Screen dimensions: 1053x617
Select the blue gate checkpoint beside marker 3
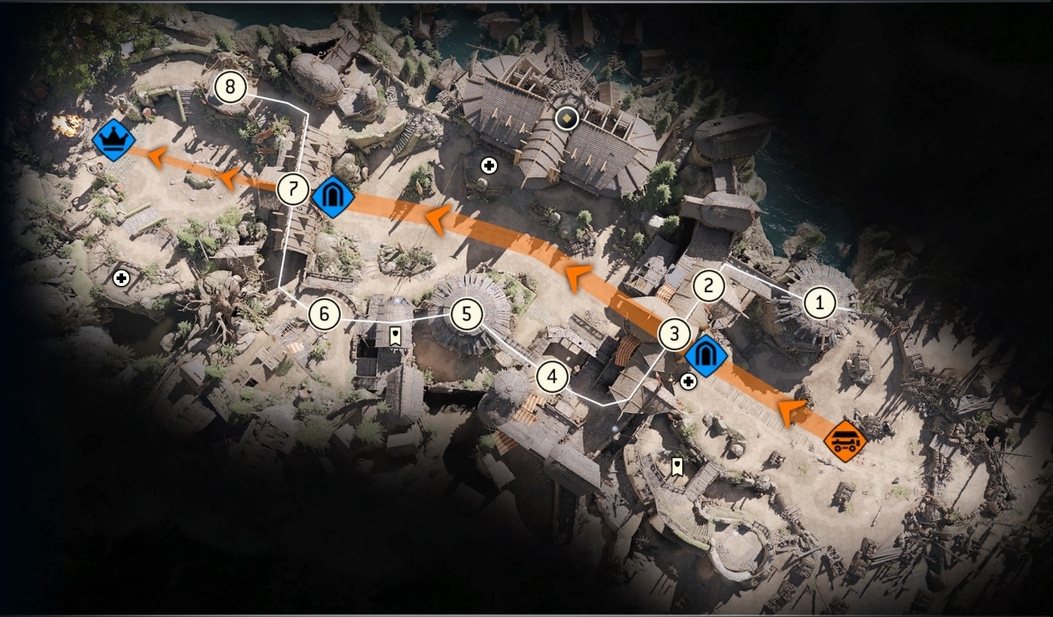click(706, 355)
